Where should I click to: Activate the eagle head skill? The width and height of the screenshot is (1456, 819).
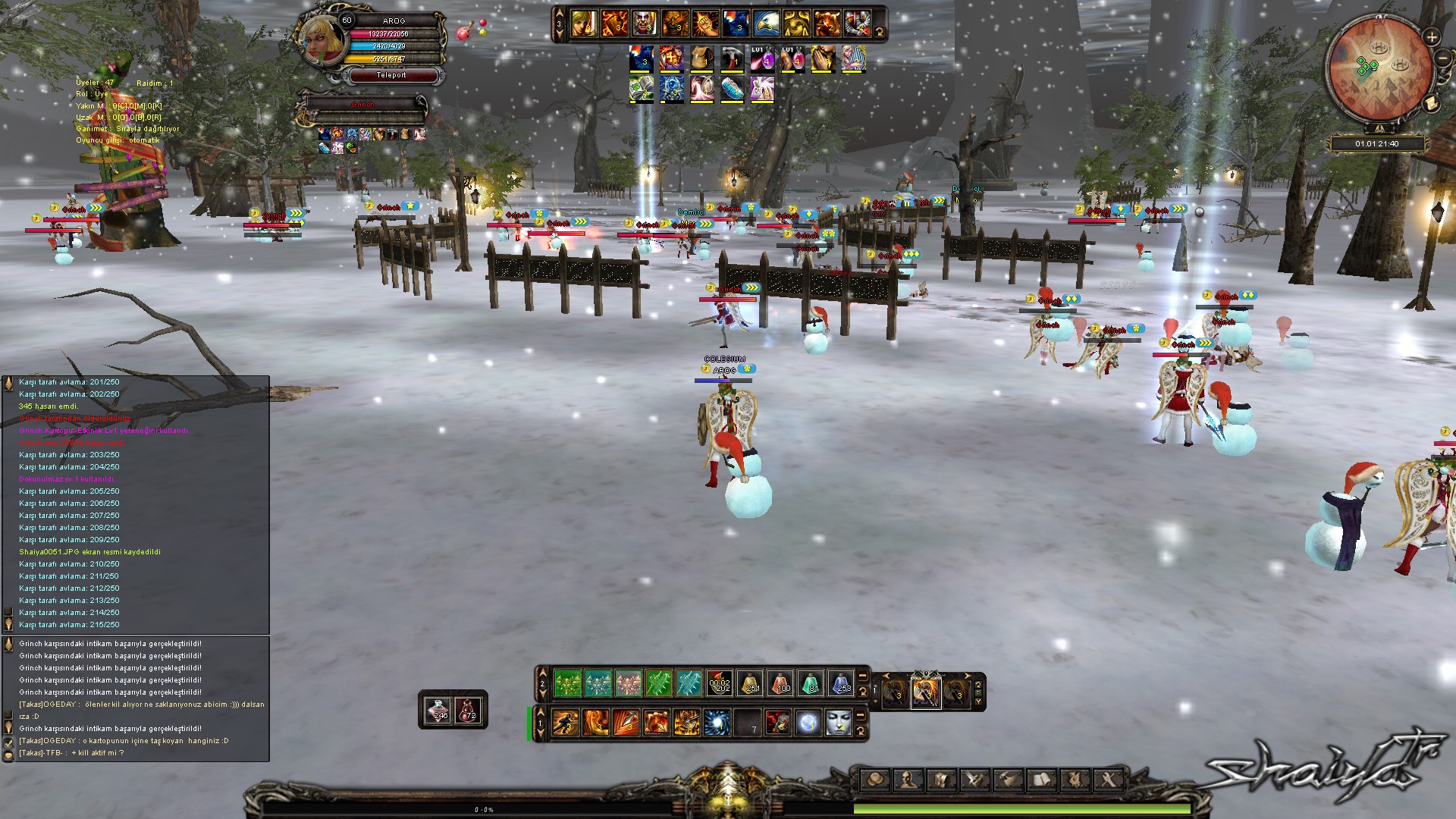766,24
